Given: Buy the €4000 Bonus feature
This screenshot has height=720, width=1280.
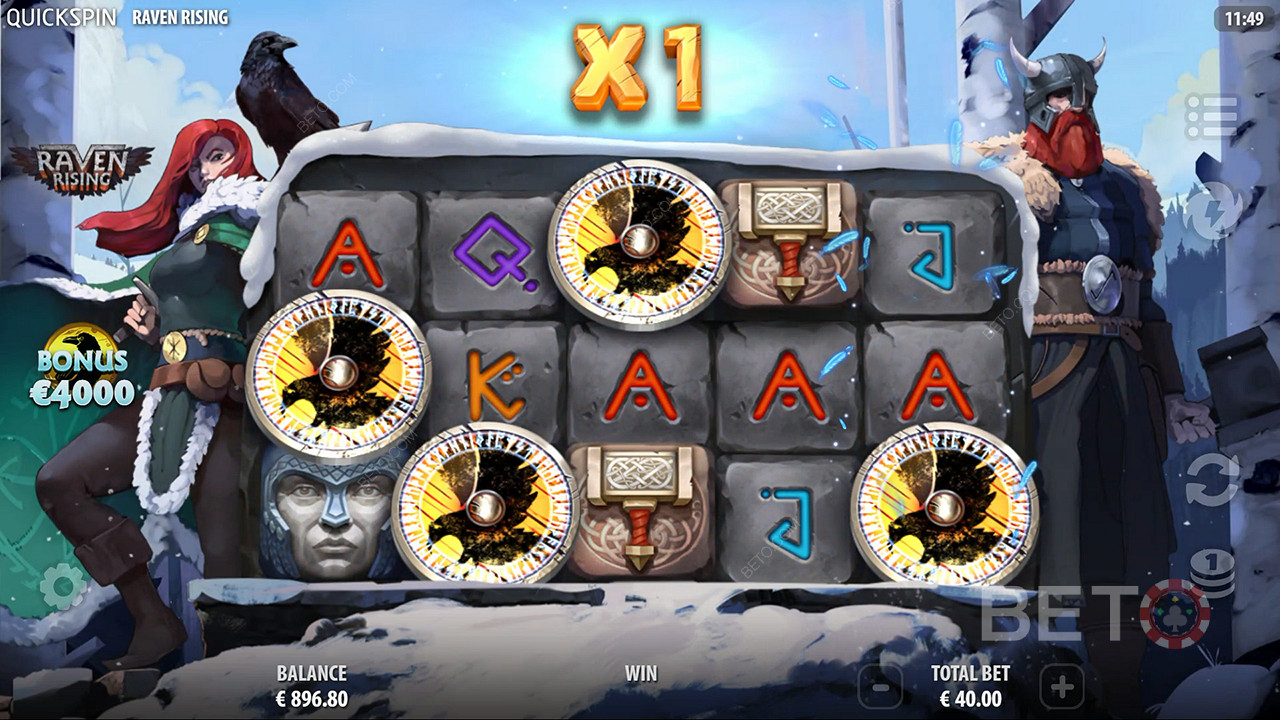Looking at the screenshot, I should [82, 368].
